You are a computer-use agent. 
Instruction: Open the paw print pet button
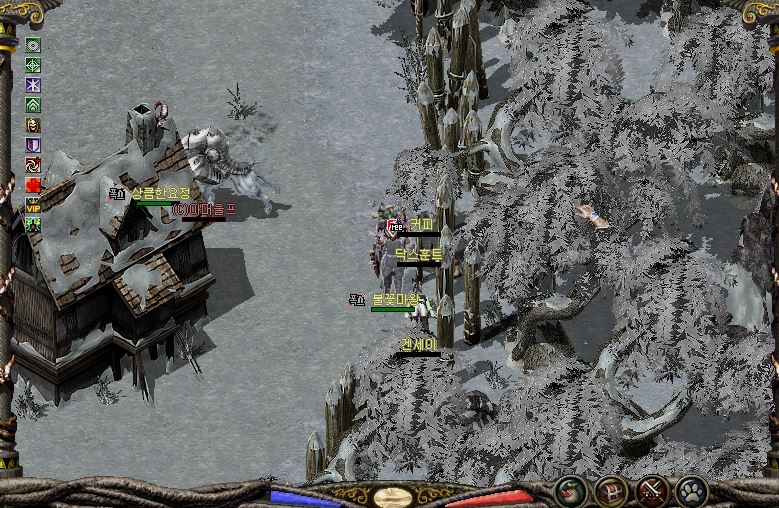point(692,491)
